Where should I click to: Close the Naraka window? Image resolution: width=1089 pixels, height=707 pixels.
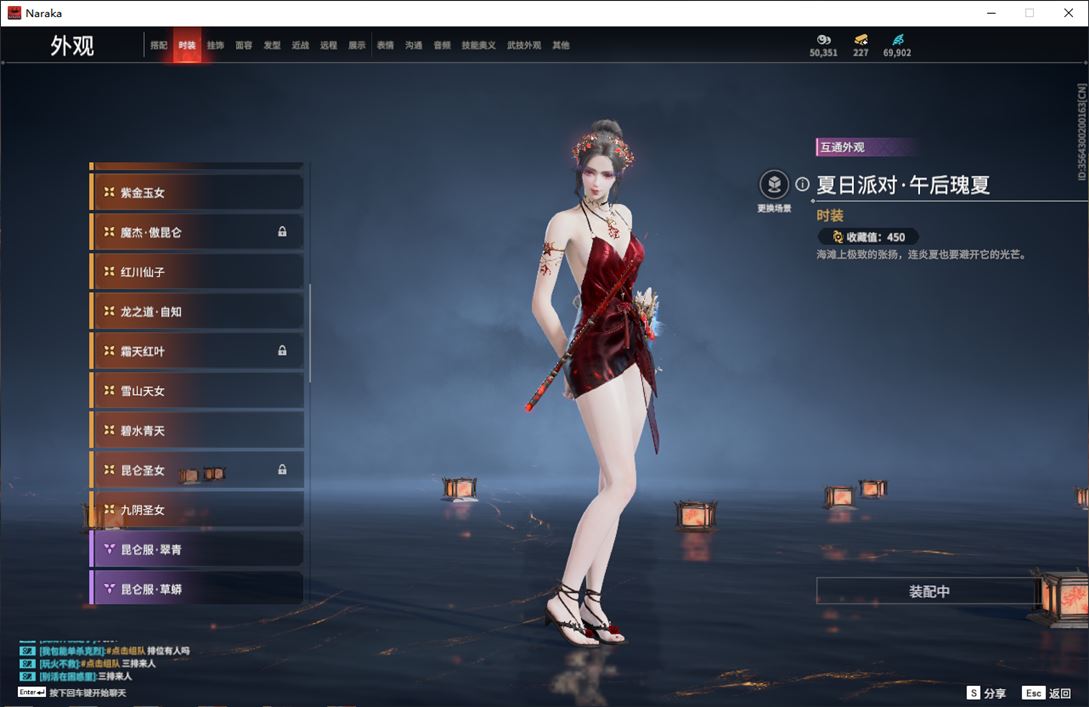(x=1068, y=13)
